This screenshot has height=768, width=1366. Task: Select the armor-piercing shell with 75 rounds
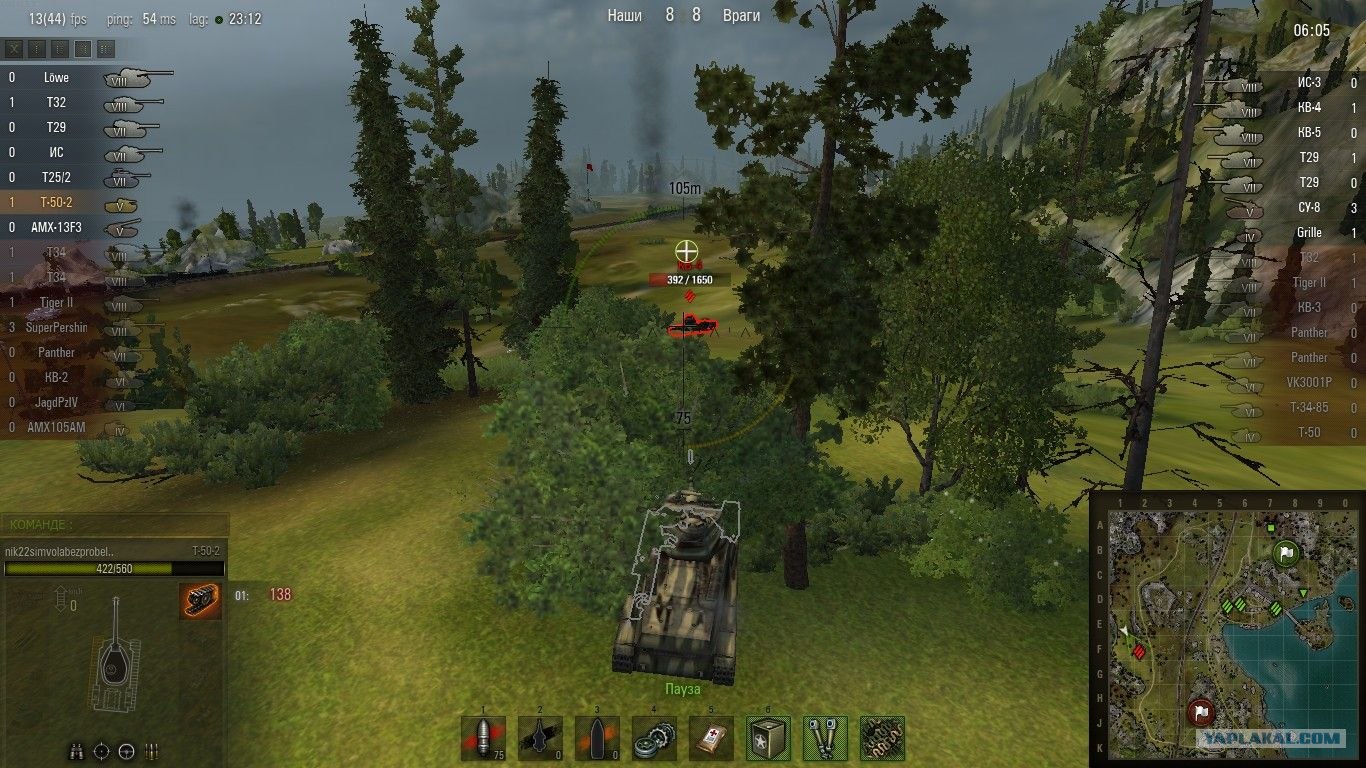coord(484,738)
